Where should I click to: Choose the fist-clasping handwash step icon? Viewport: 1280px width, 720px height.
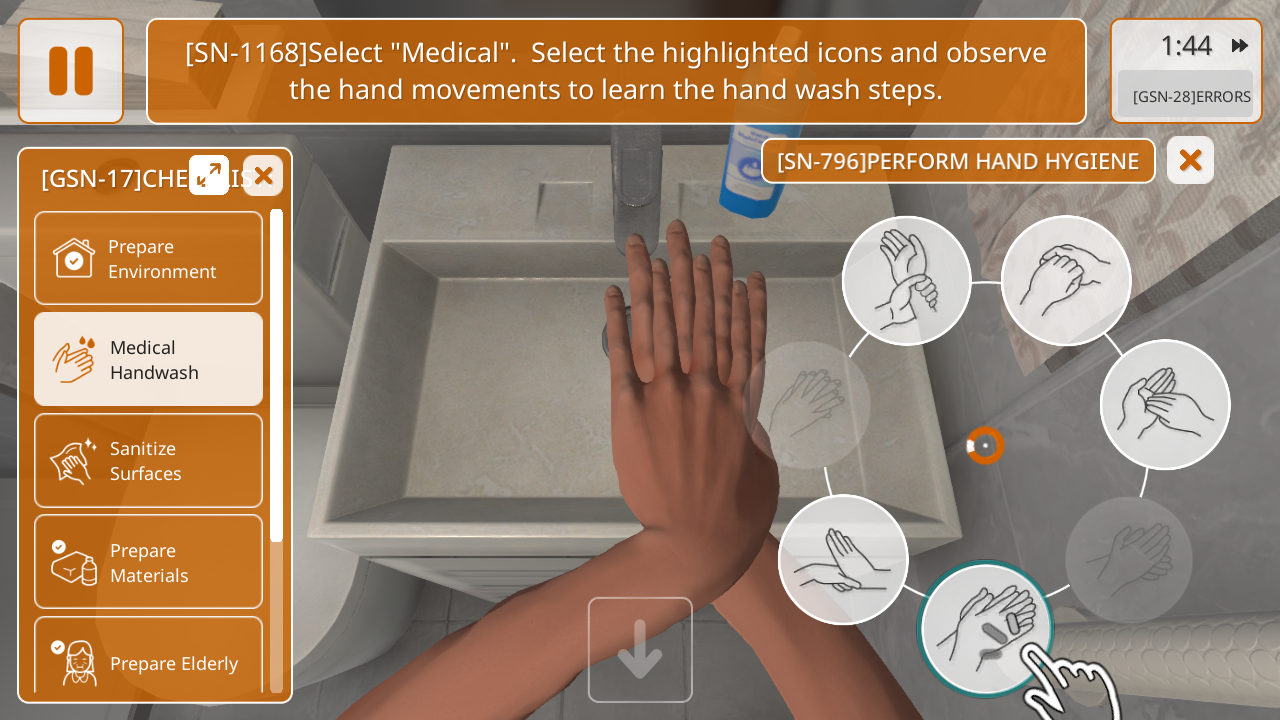pyautogui.click(x=1066, y=281)
